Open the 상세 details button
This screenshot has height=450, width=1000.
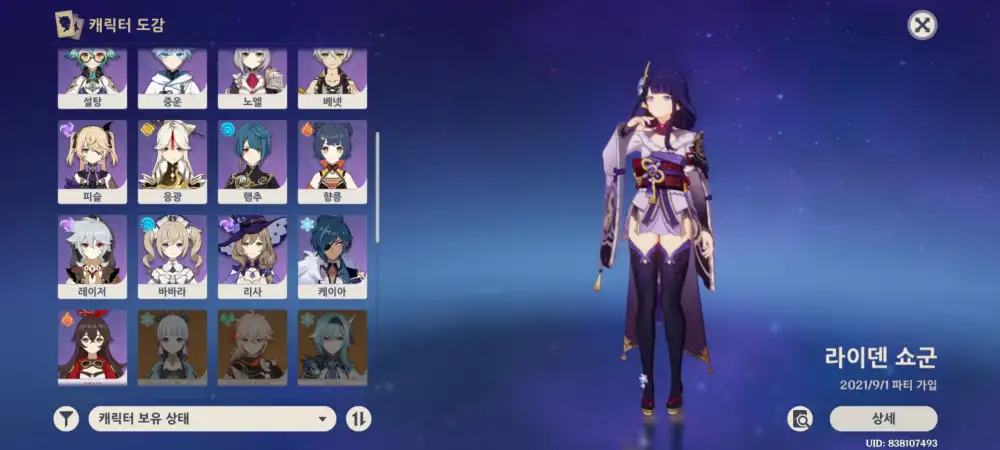(x=883, y=418)
